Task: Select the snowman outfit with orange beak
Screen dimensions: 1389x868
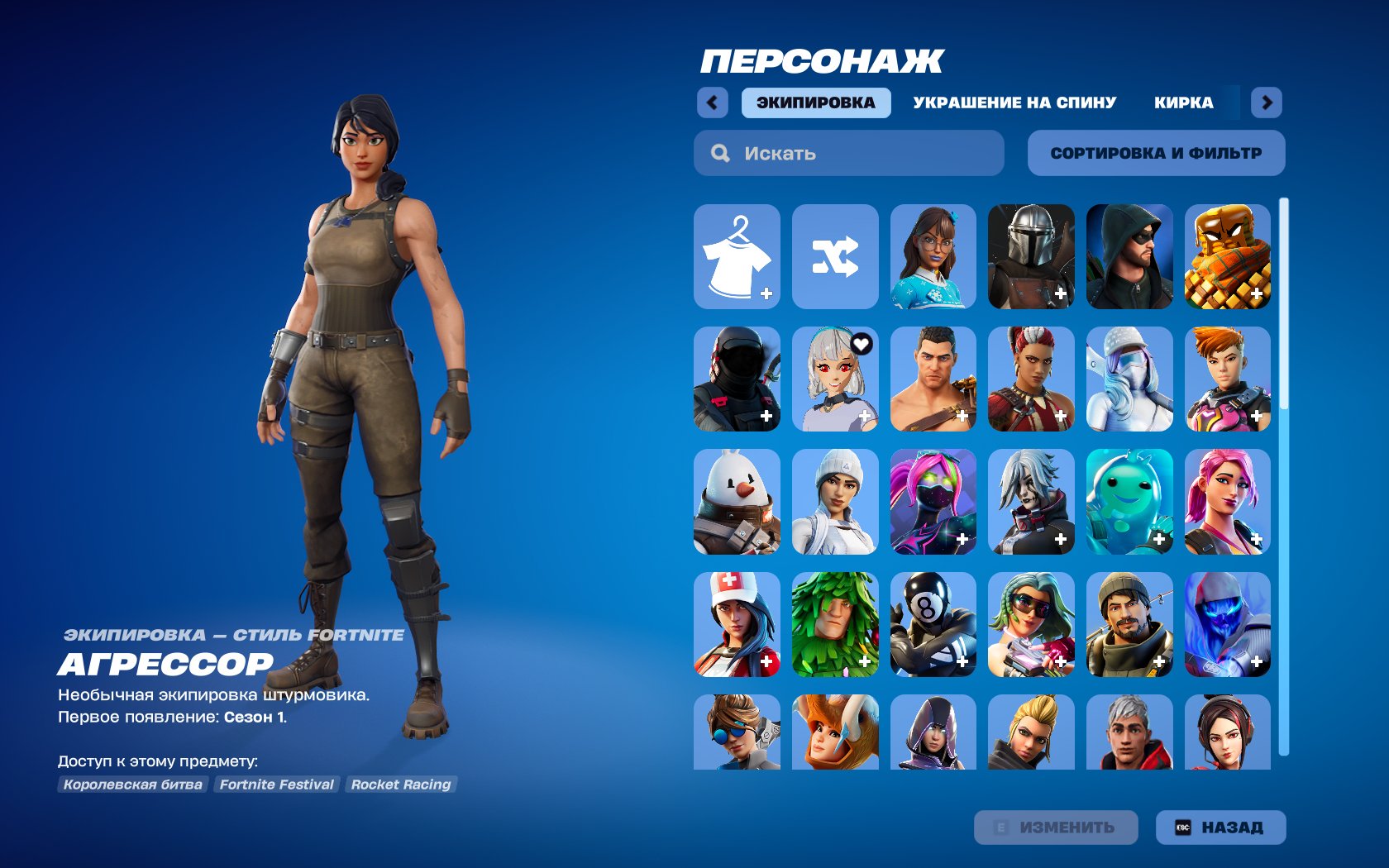Action: point(737,502)
